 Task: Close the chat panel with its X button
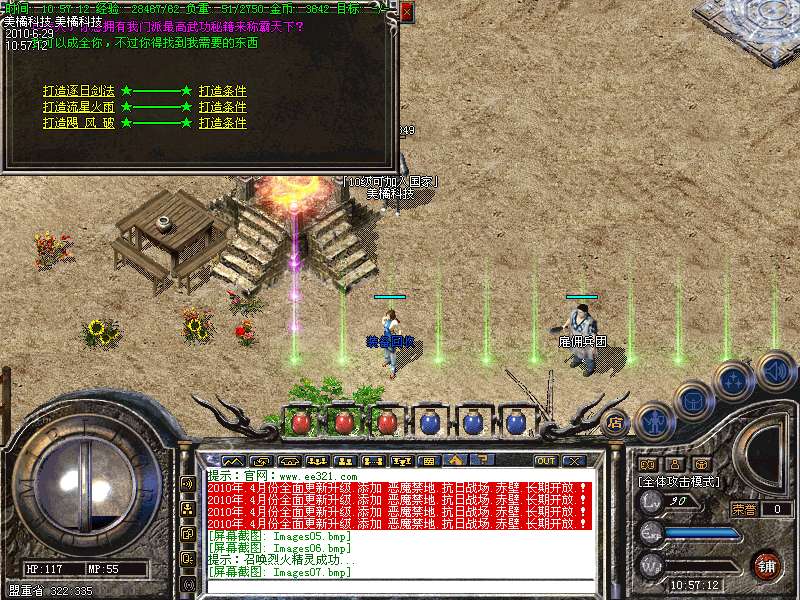574,461
